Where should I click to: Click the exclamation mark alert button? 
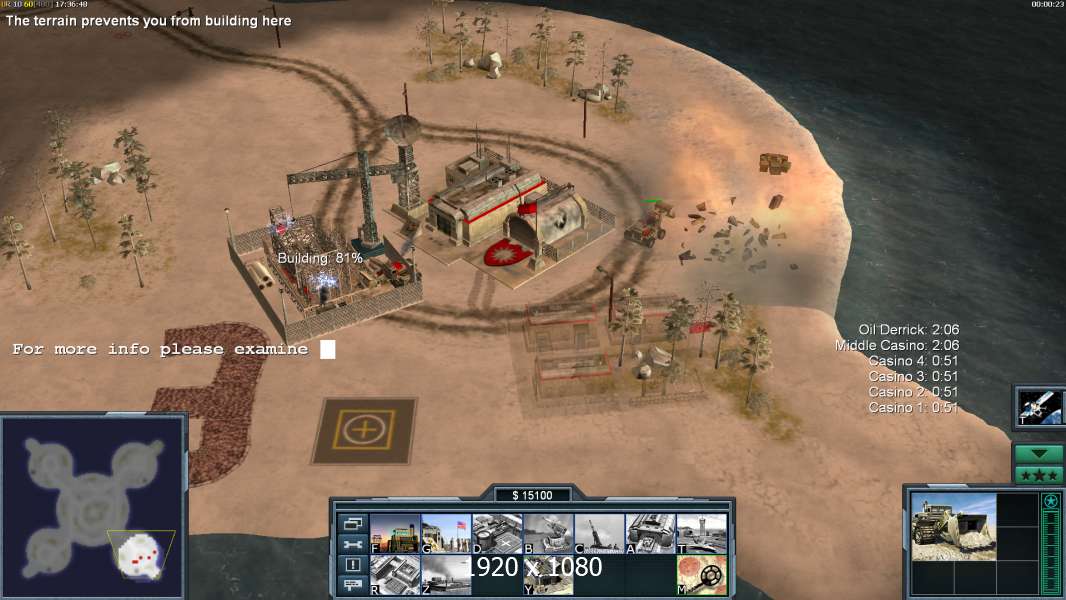352,565
